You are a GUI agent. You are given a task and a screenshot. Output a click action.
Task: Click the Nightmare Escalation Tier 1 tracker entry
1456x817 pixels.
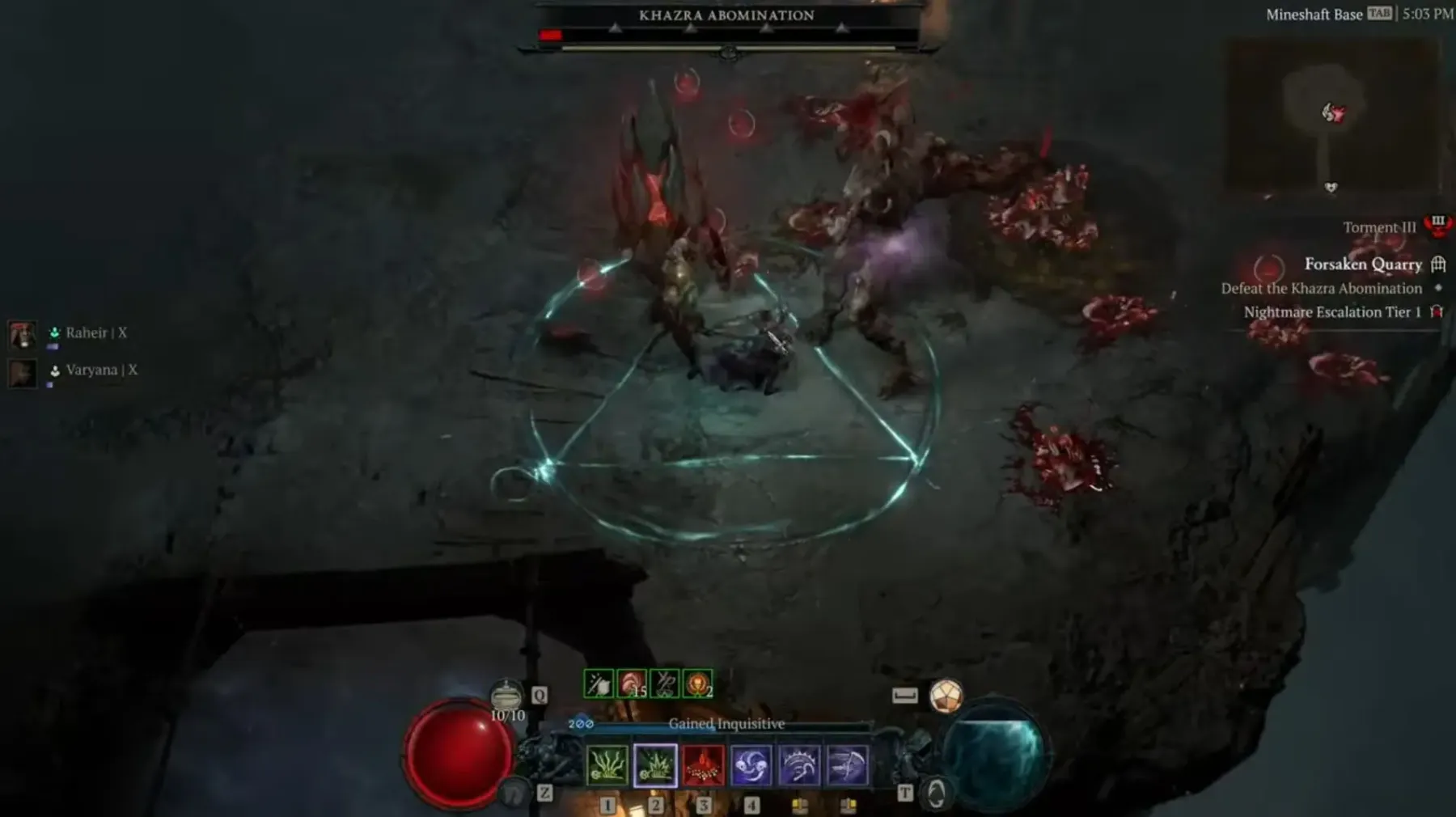pyautogui.click(x=1332, y=312)
